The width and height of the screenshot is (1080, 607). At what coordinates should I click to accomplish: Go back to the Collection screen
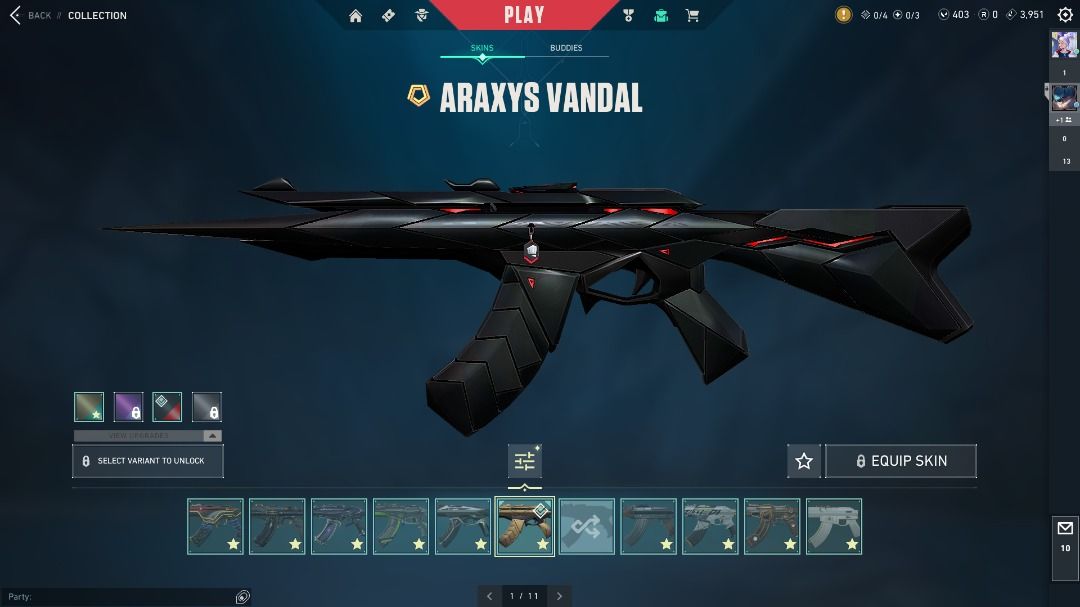(x=30, y=15)
